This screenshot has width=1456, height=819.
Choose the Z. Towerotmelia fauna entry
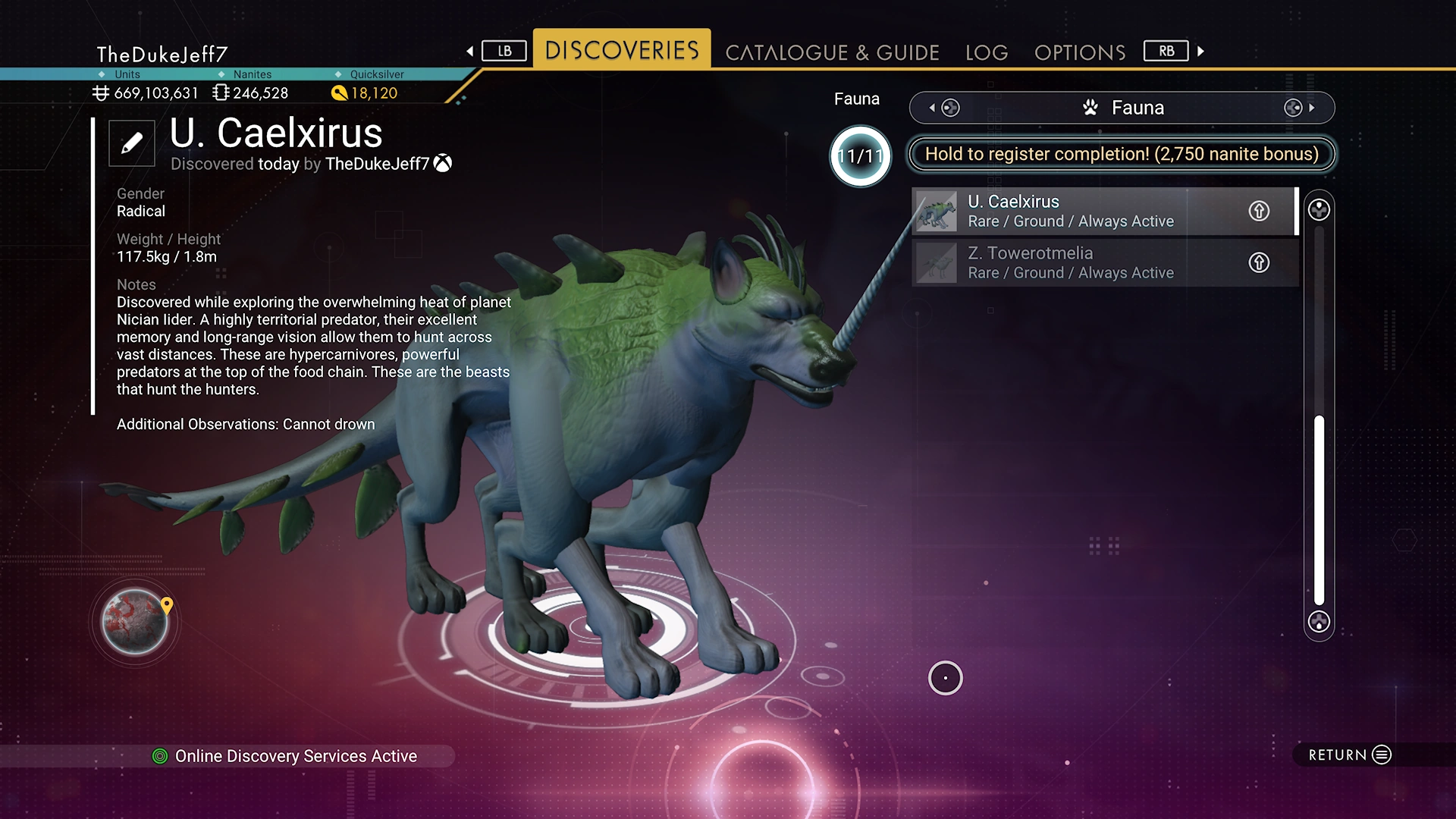point(1077,262)
